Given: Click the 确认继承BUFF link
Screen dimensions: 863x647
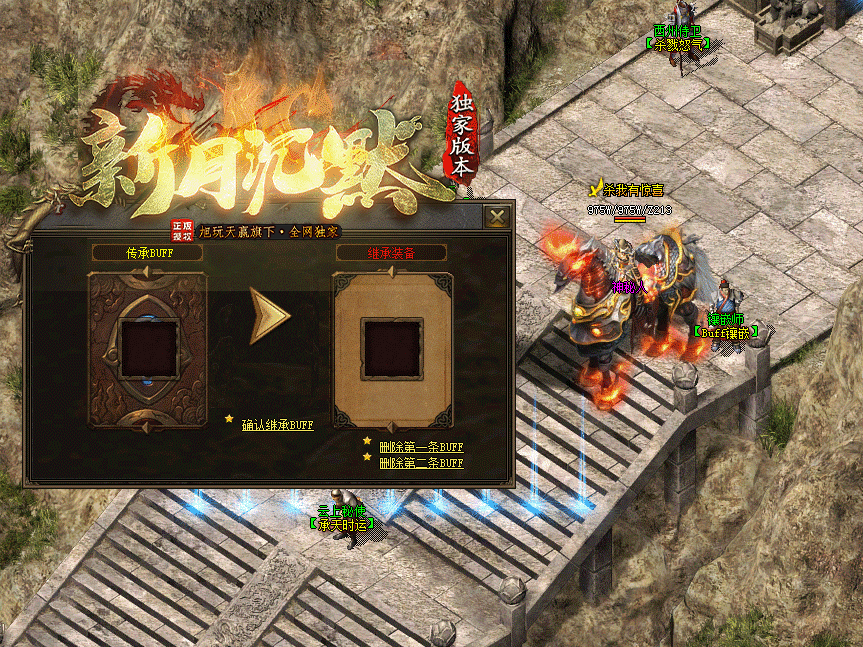Looking at the screenshot, I should pos(277,425).
